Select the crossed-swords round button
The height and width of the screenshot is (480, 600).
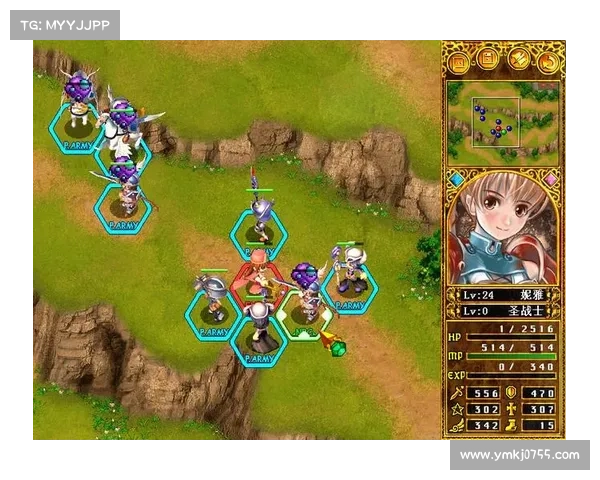518,62
